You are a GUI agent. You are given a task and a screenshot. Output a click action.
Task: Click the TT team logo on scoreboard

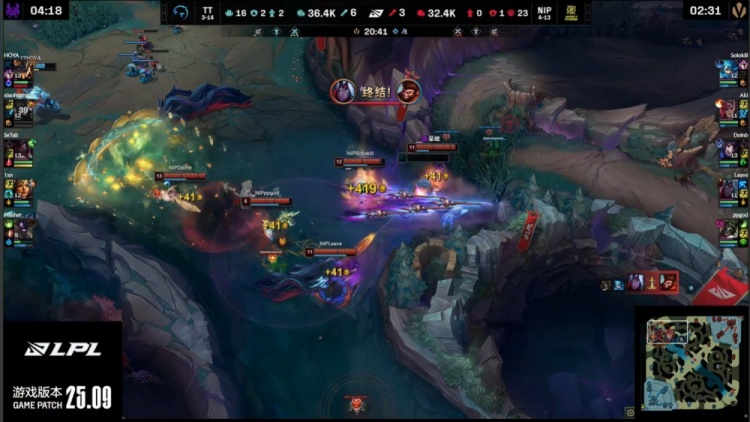[181, 13]
